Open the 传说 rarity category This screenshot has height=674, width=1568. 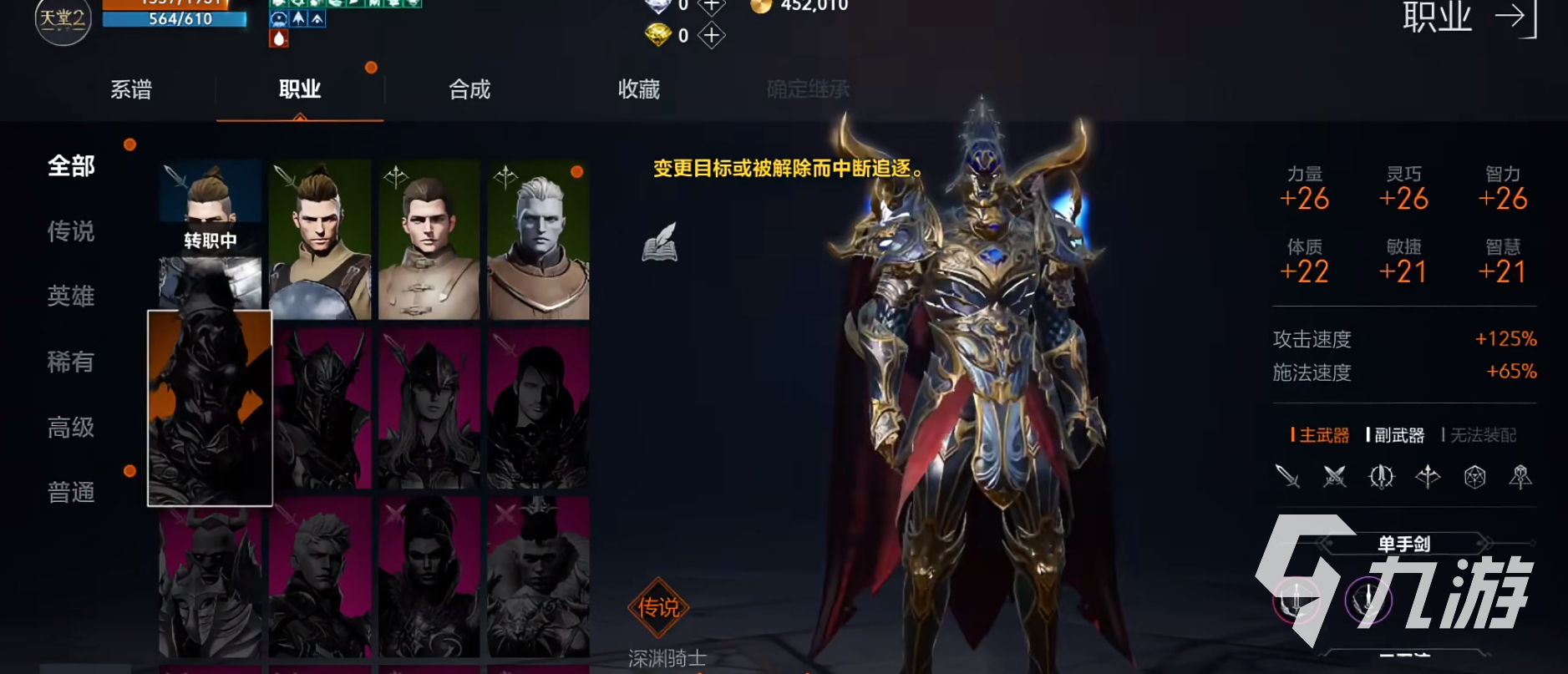tap(72, 231)
